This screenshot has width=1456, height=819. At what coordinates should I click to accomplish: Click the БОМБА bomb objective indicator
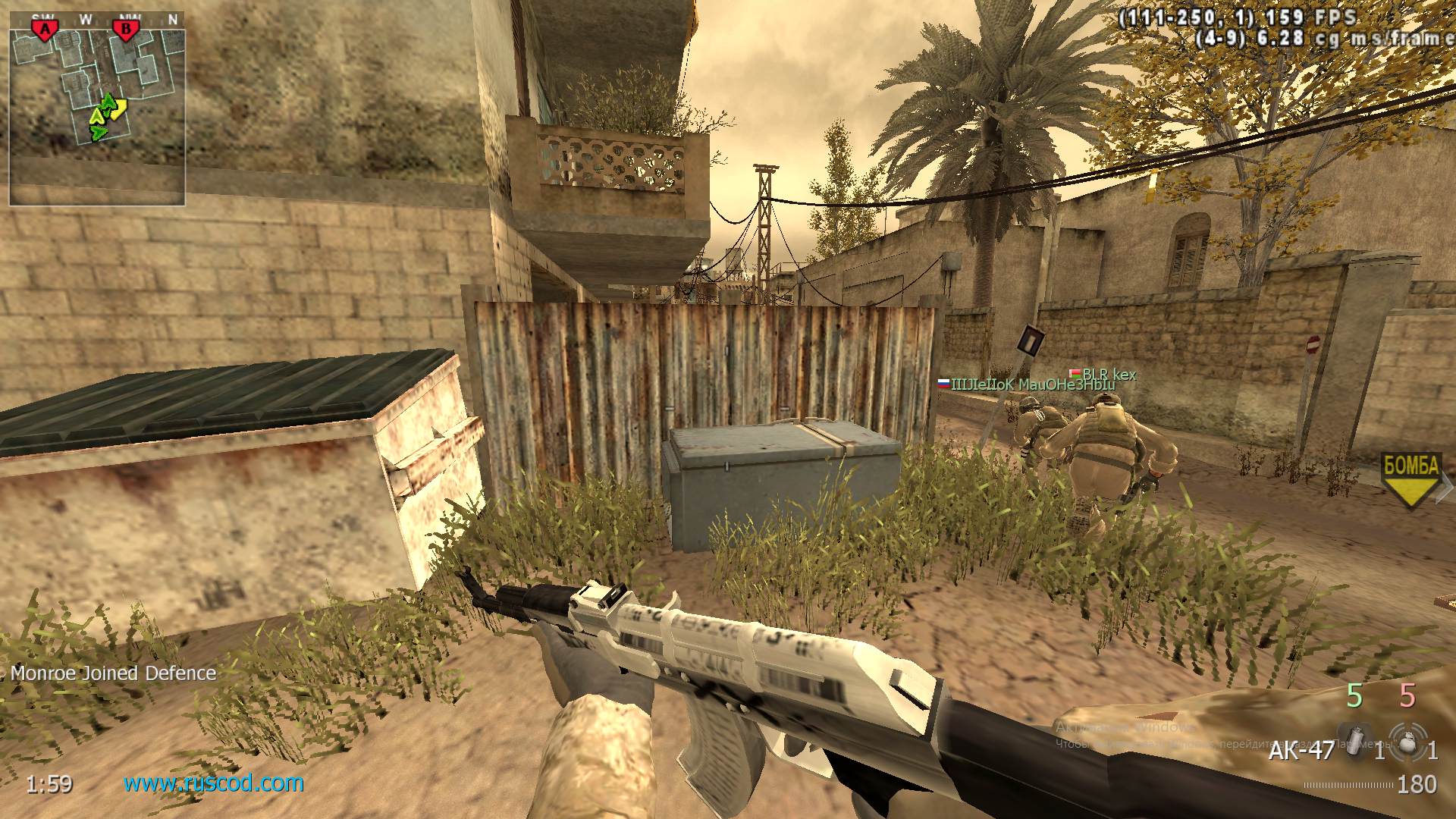(x=1409, y=466)
